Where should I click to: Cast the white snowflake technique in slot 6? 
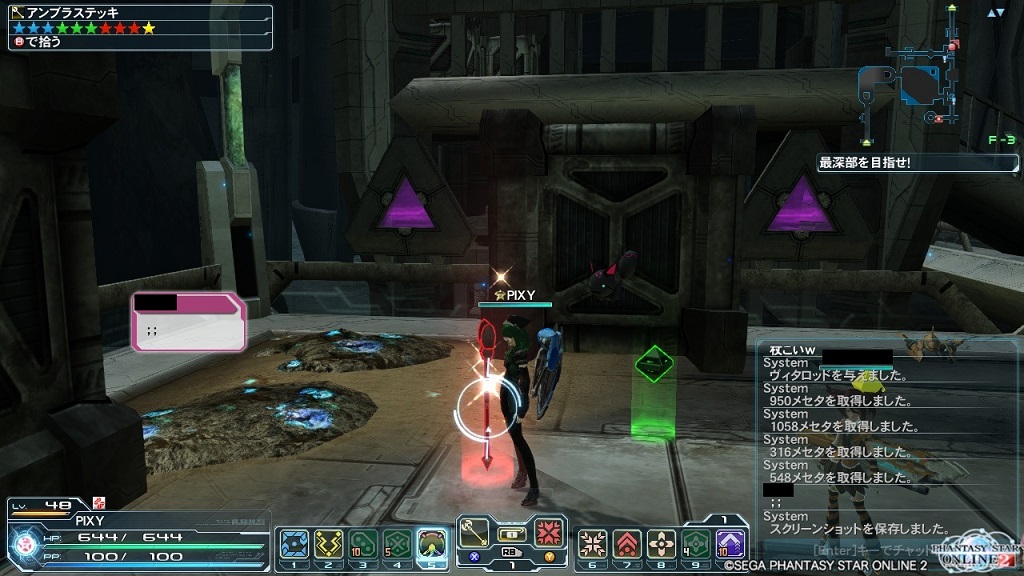pos(592,544)
